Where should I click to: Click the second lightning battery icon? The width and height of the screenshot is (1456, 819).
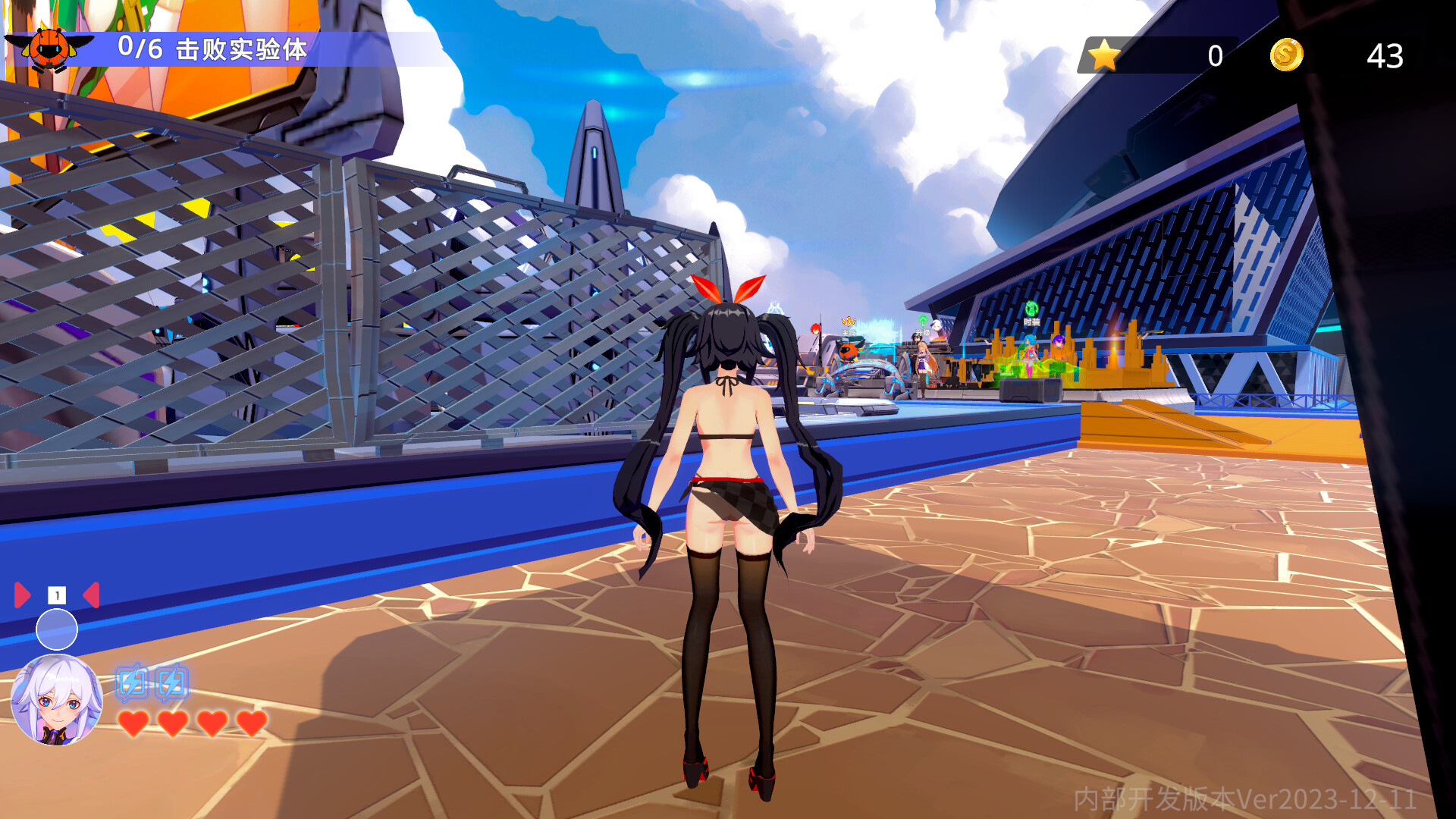[171, 682]
